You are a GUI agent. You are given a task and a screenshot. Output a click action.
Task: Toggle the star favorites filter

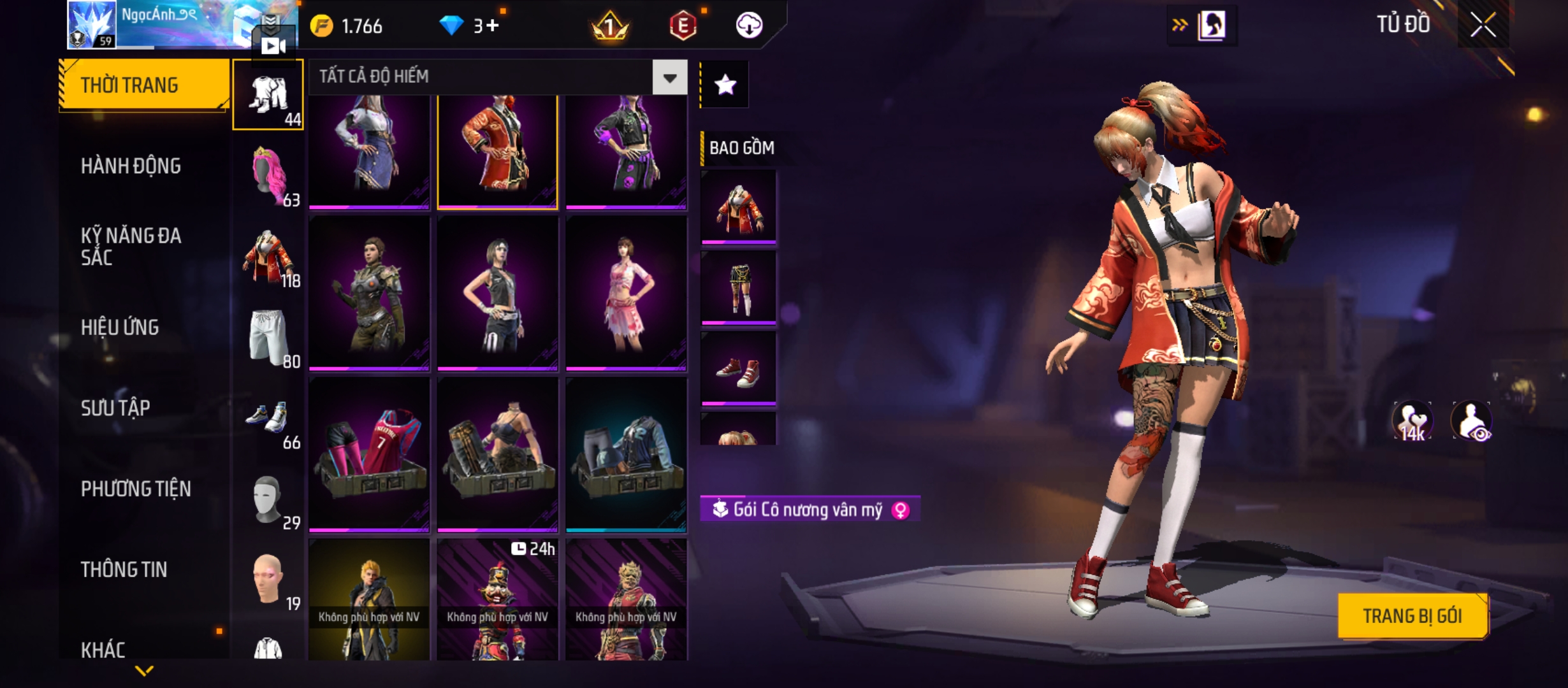(725, 85)
